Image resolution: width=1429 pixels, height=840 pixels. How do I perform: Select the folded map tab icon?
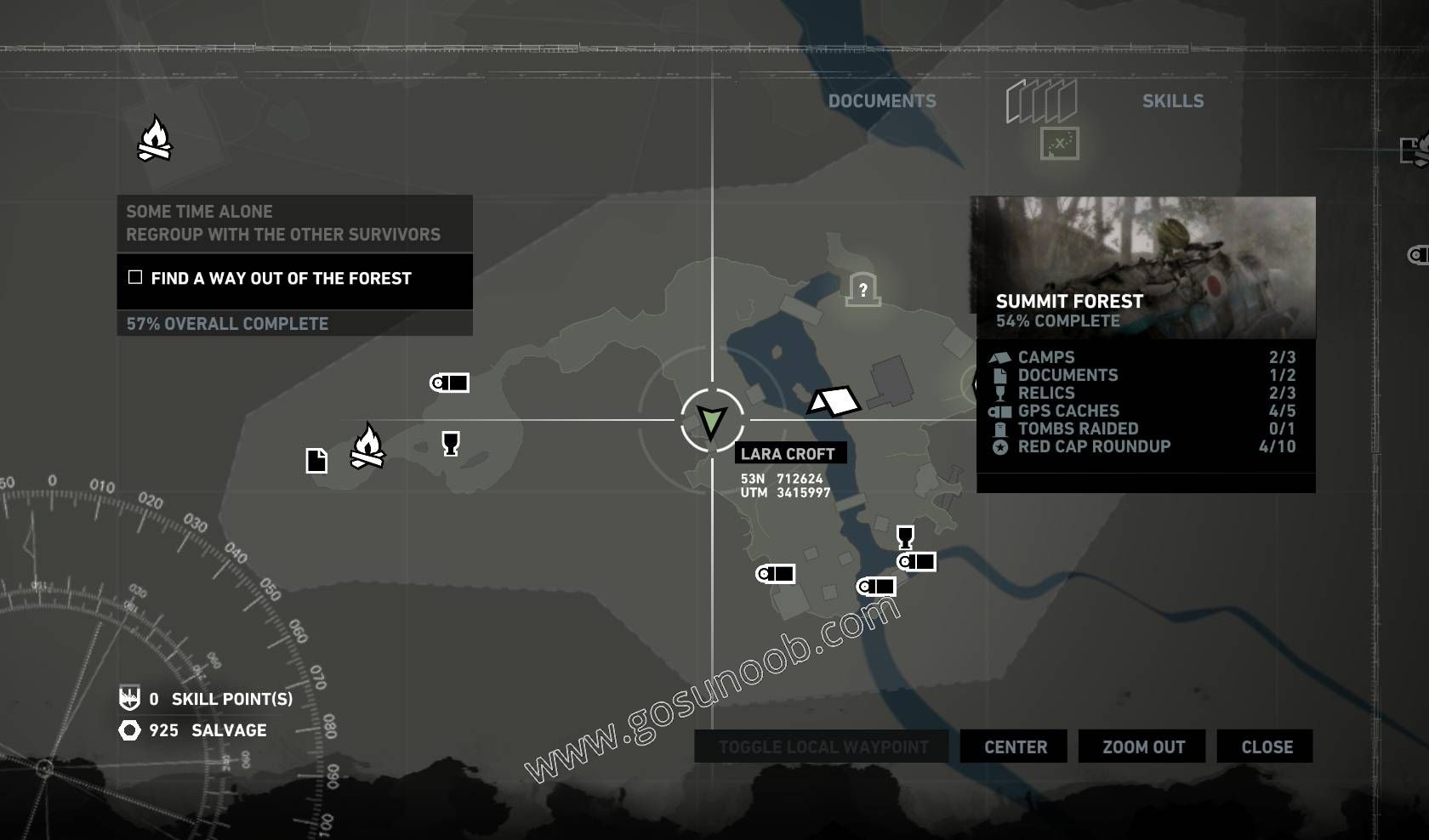point(1042,102)
